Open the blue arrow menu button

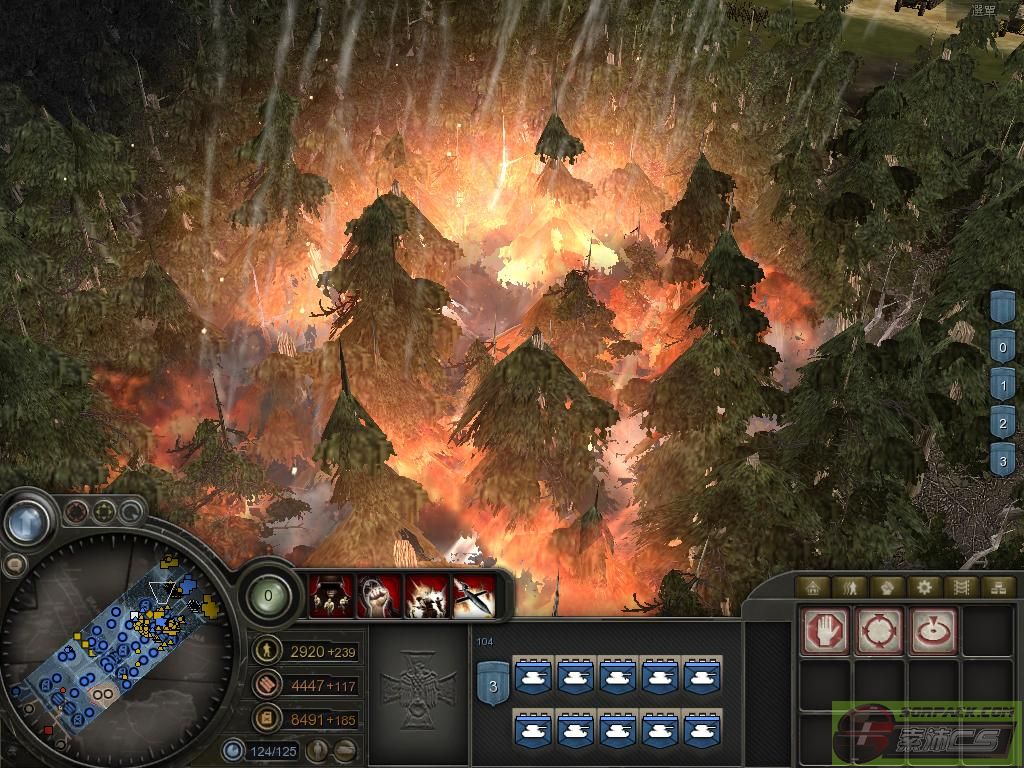point(27,520)
